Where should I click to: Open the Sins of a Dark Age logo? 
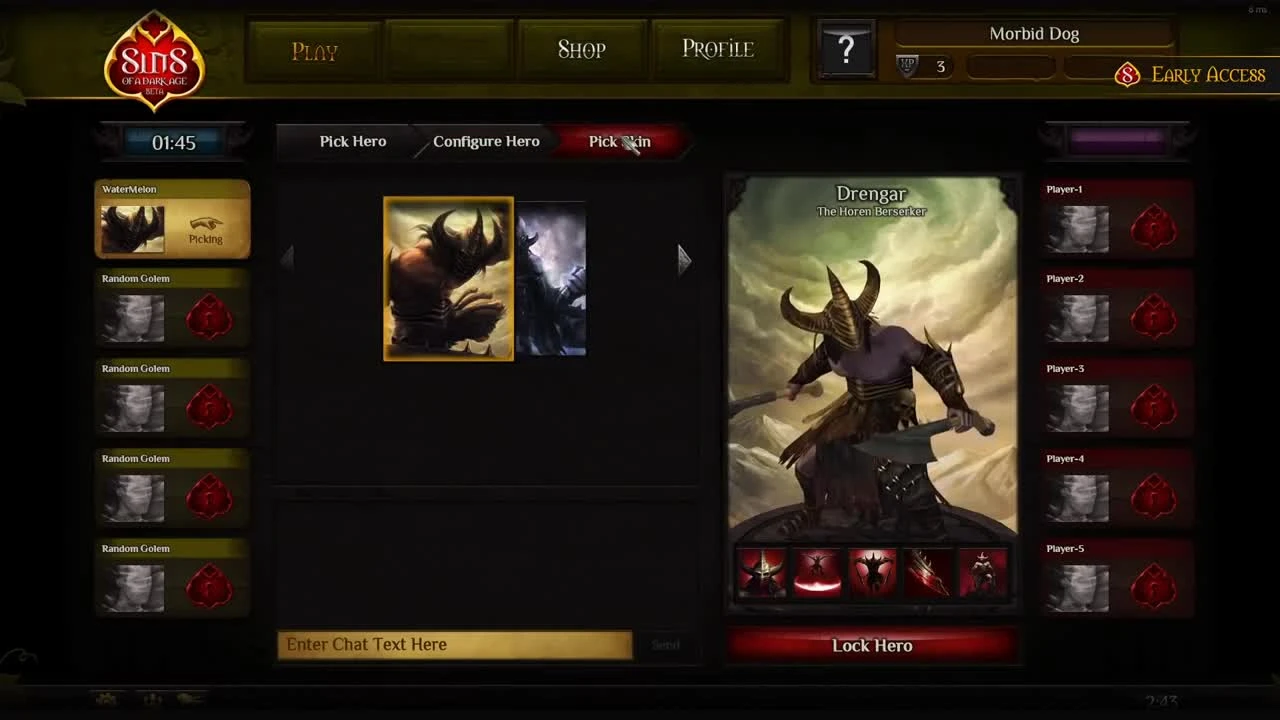pyautogui.click(x=152, y=62)
